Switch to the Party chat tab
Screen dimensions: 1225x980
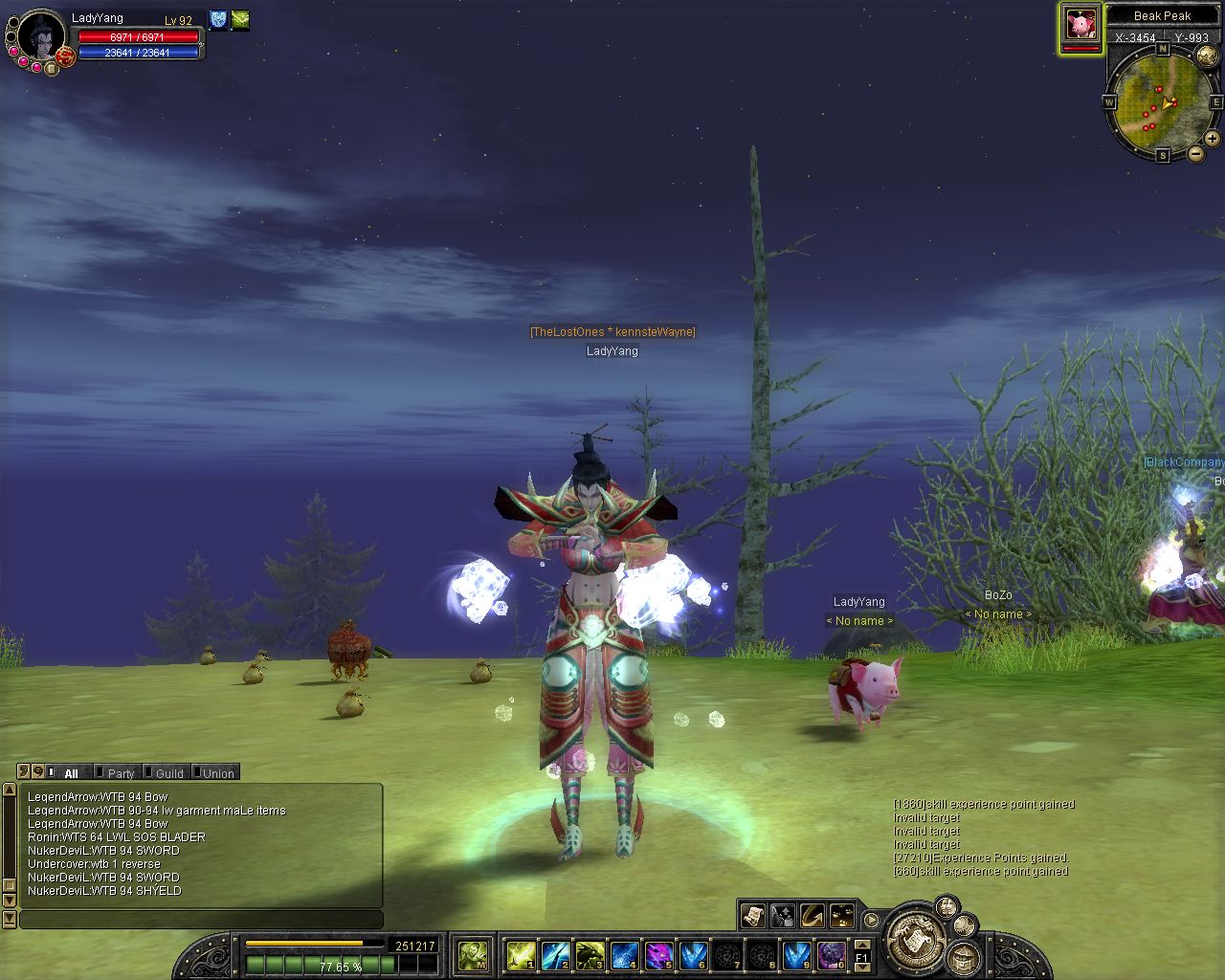(120, 773)
